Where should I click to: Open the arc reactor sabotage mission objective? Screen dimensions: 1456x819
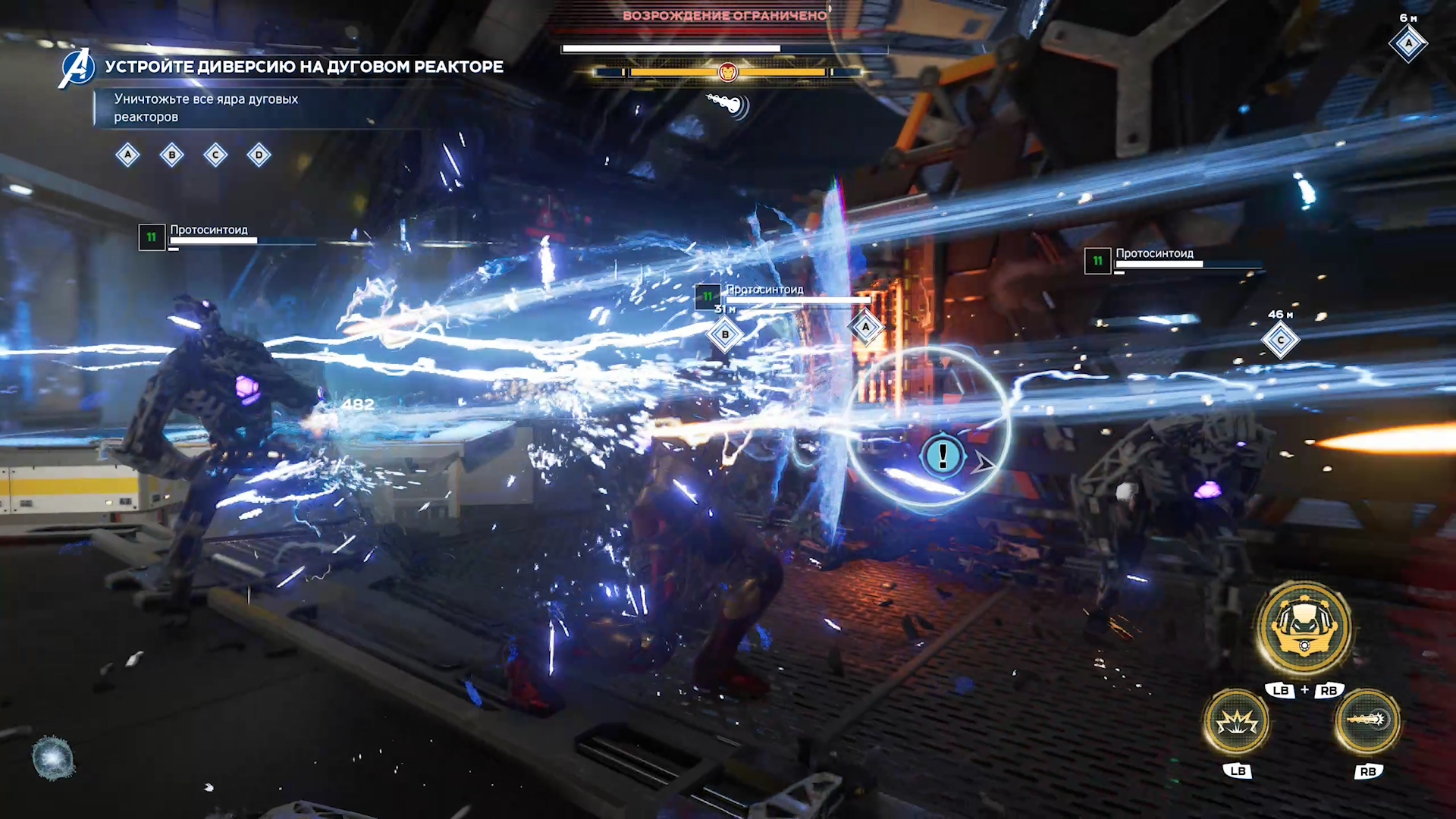303,67
